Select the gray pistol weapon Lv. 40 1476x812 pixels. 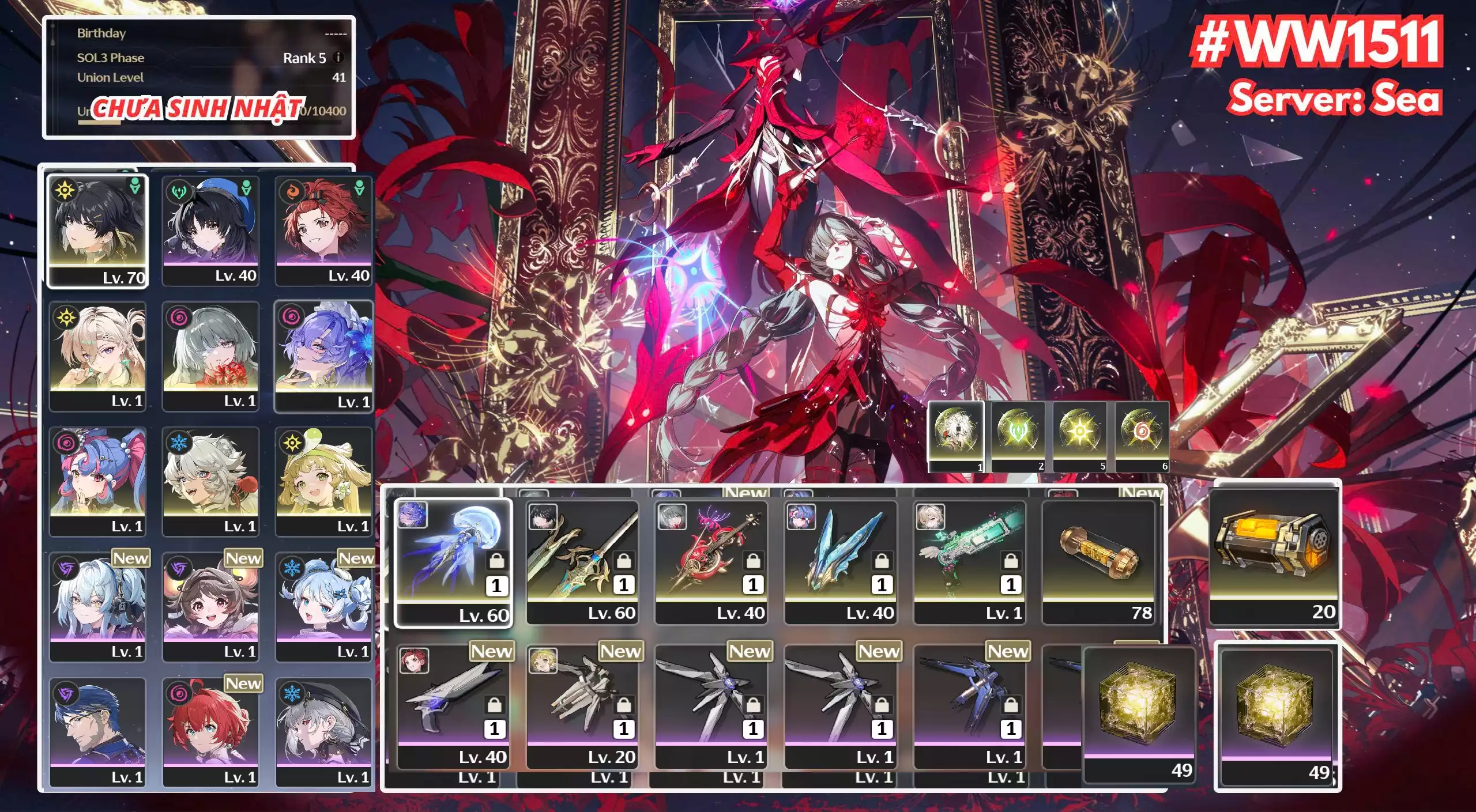pos(453,706)
